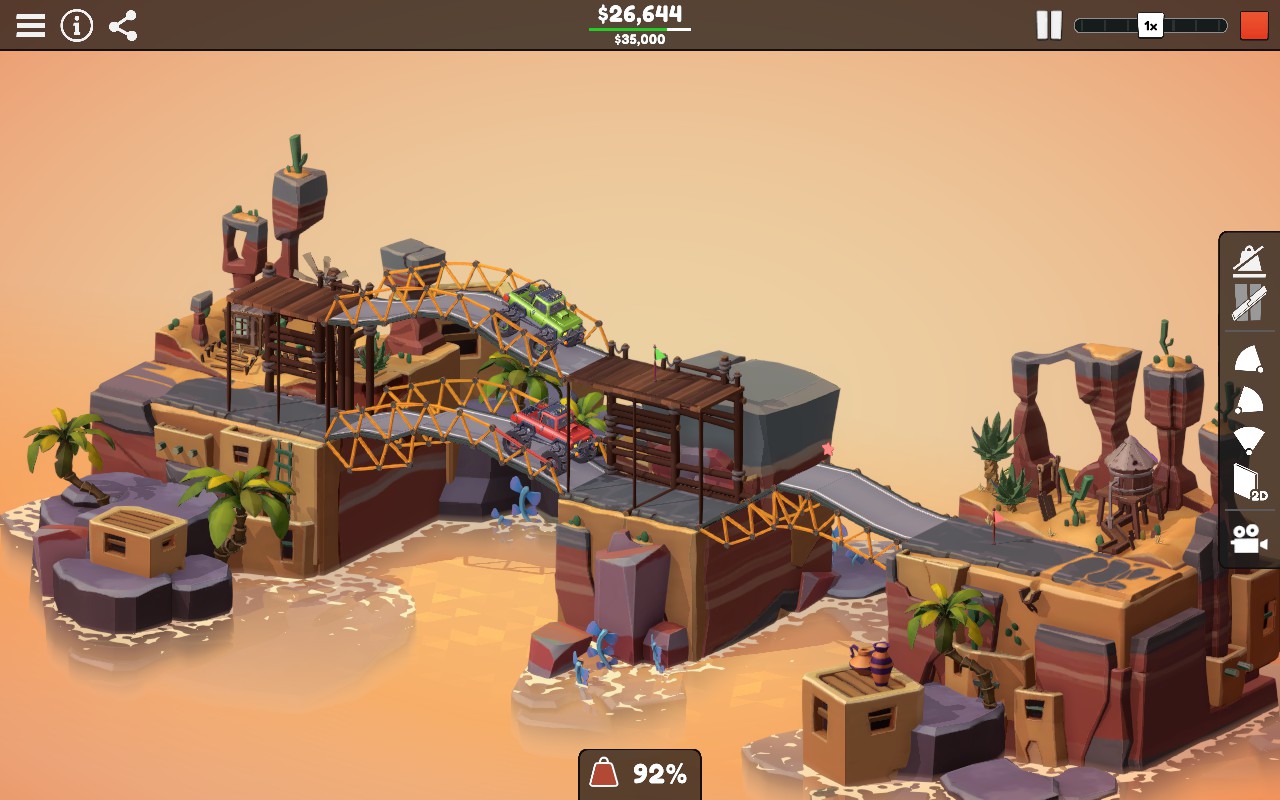
Task: Stop the simulation with the red button
Action: pyautogui.click(x=1253, y=26)
